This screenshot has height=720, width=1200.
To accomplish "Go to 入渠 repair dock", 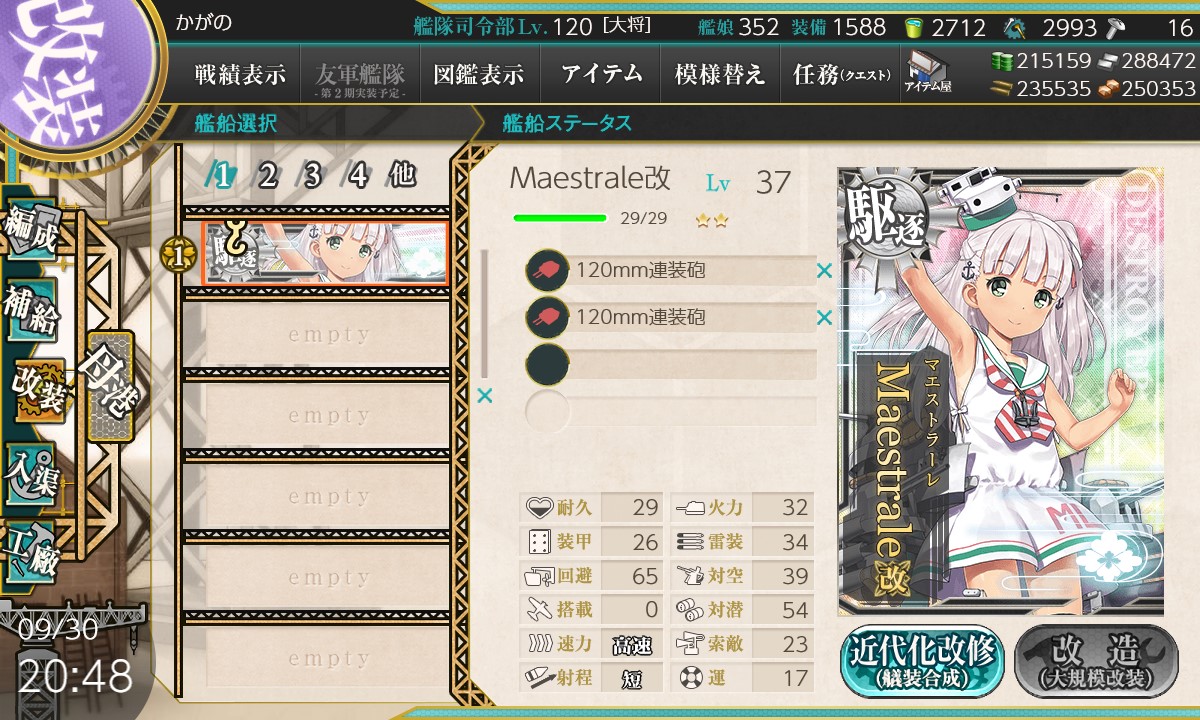I will pos(30,470).
